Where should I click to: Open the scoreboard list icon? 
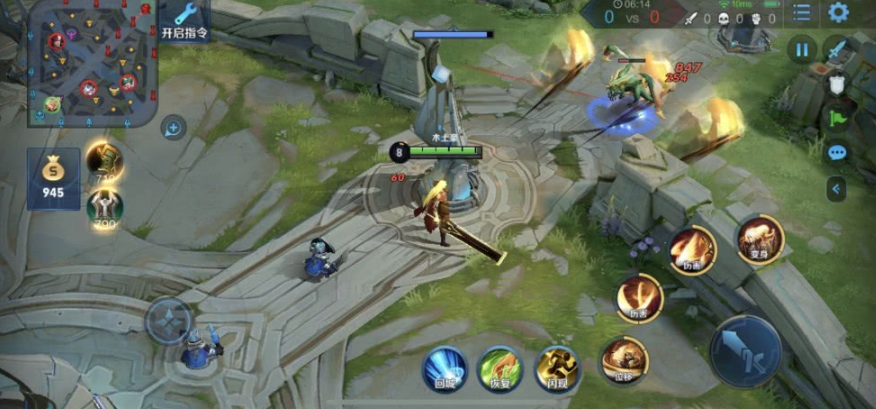pos(802,13)
